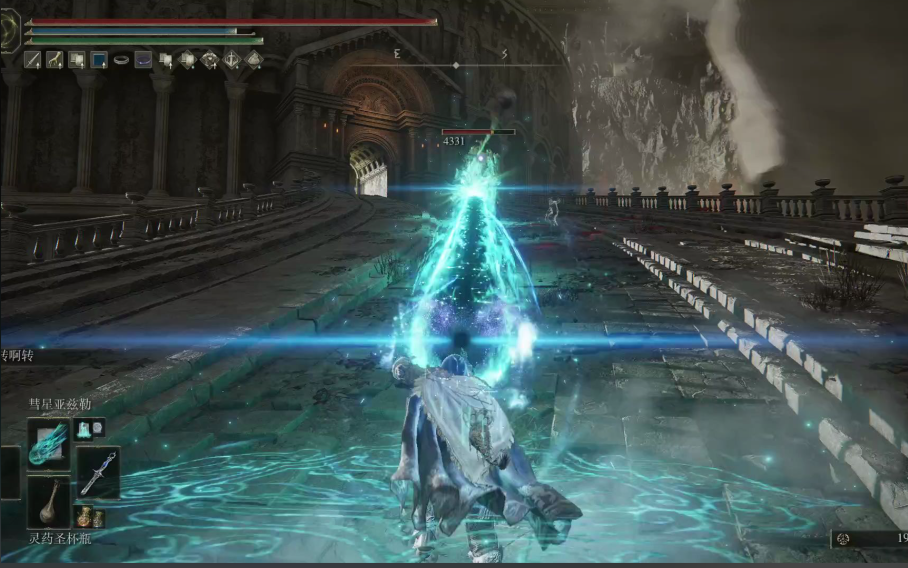Select the Comet Azur spell slot
Viewport: 908px width, 568px height.
[x=48, y=445]
